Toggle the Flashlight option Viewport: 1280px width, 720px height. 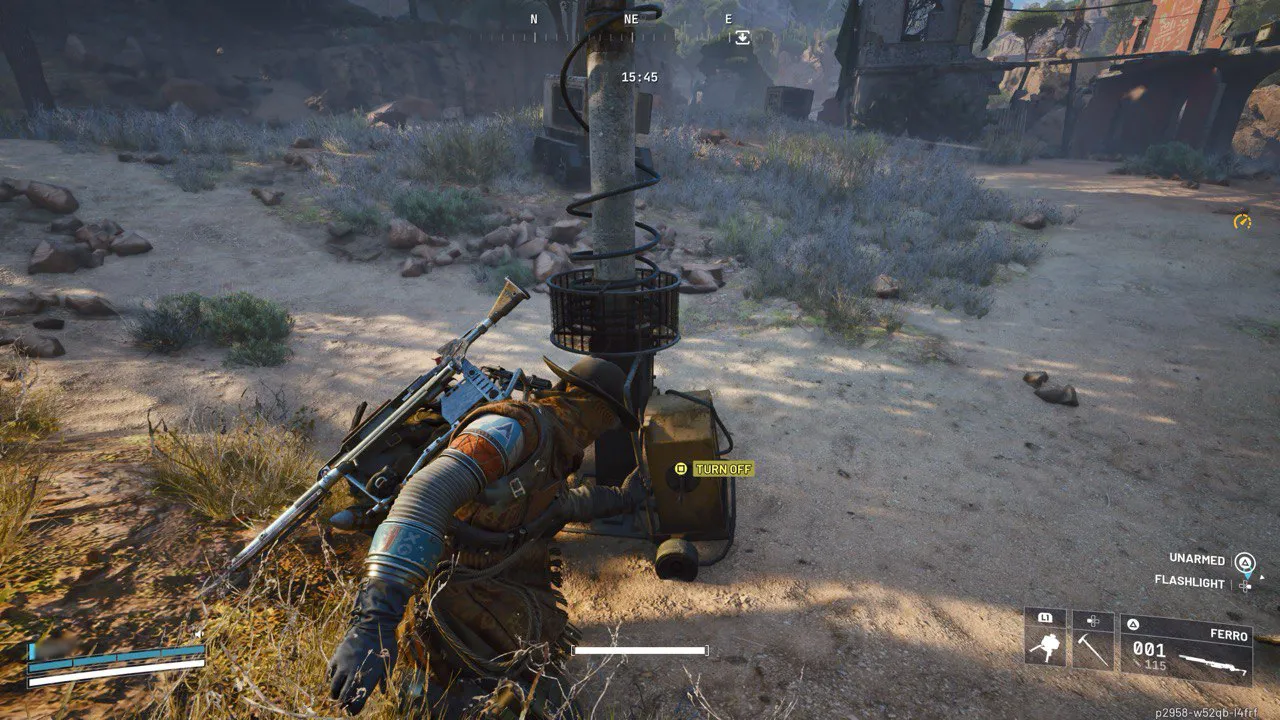(1190, 581)
